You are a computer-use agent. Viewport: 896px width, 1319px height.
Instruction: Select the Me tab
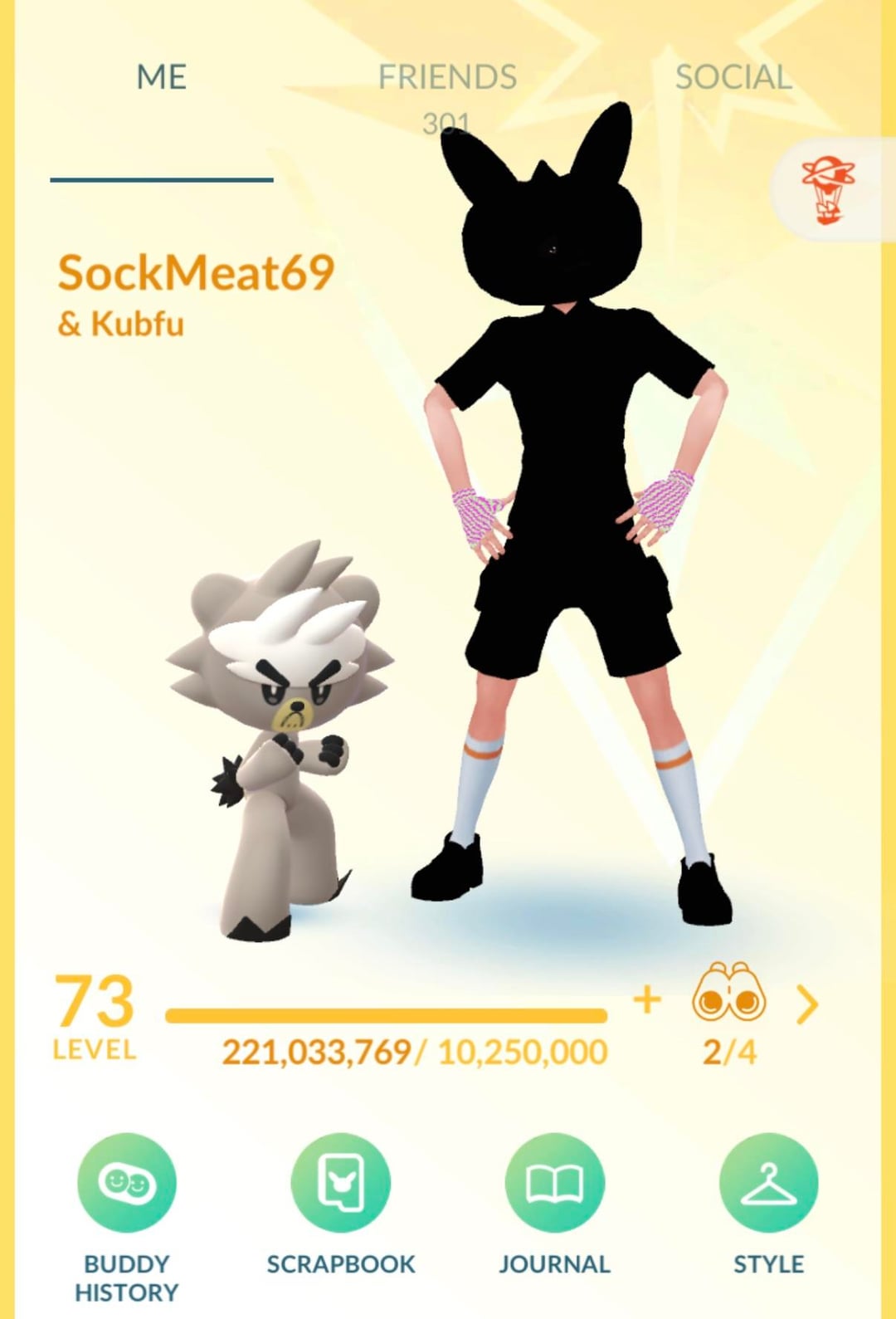tap(162, 78)
